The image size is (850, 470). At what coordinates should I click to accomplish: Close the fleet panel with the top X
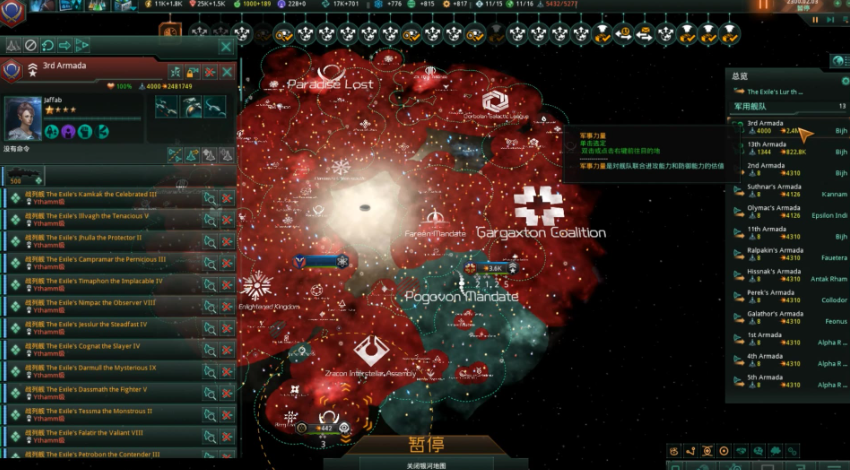click(x=226, y=46)
